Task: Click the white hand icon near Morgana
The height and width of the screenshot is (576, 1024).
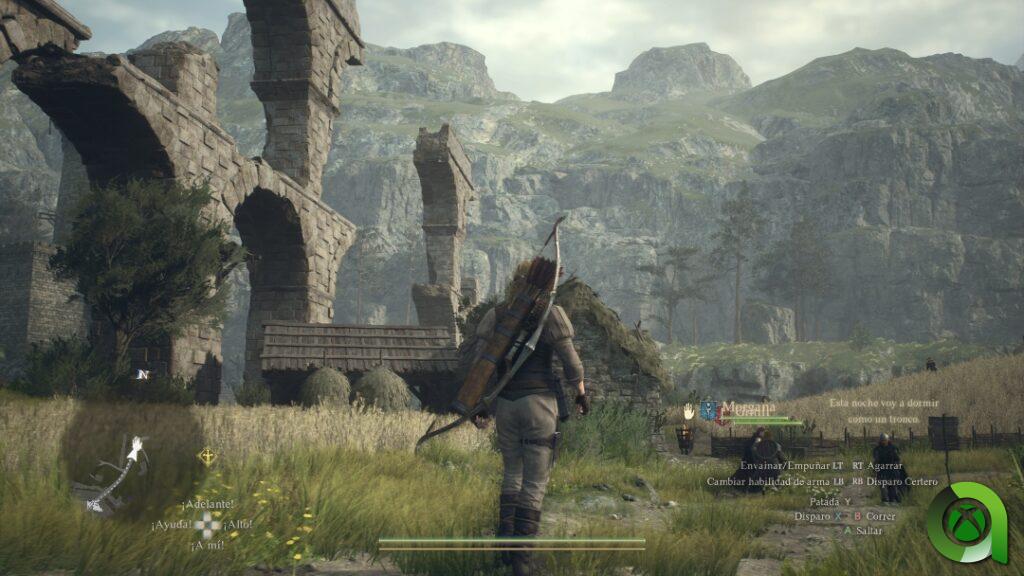Action: click(689, 410)
